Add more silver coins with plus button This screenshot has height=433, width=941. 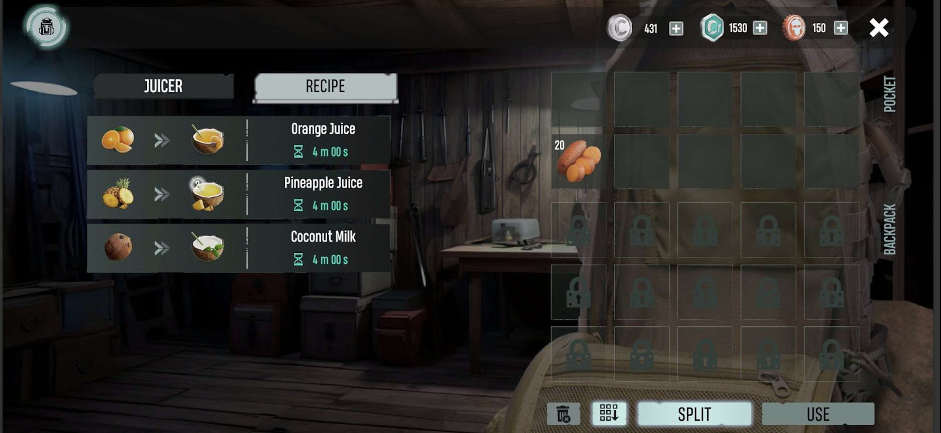(x=676, y=28)
